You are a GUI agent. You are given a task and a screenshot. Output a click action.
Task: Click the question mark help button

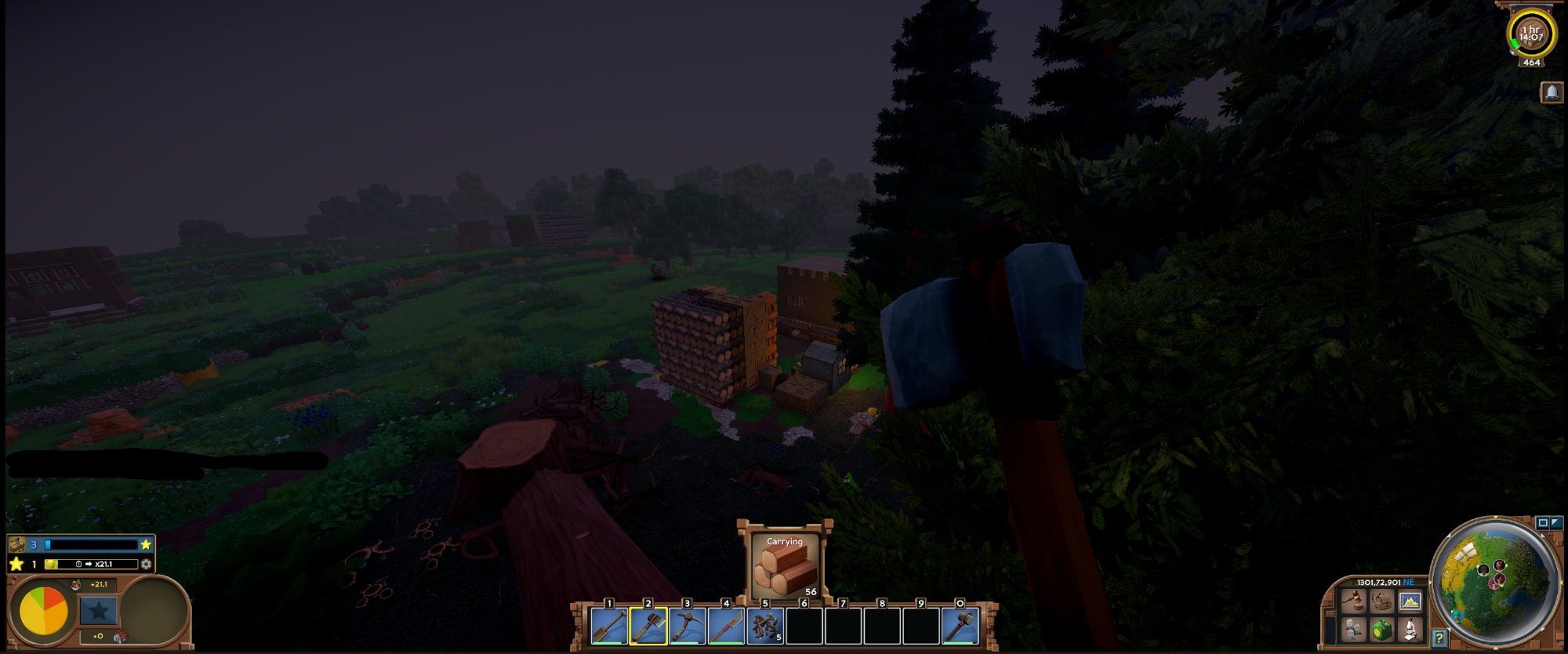pos(1439,638)
